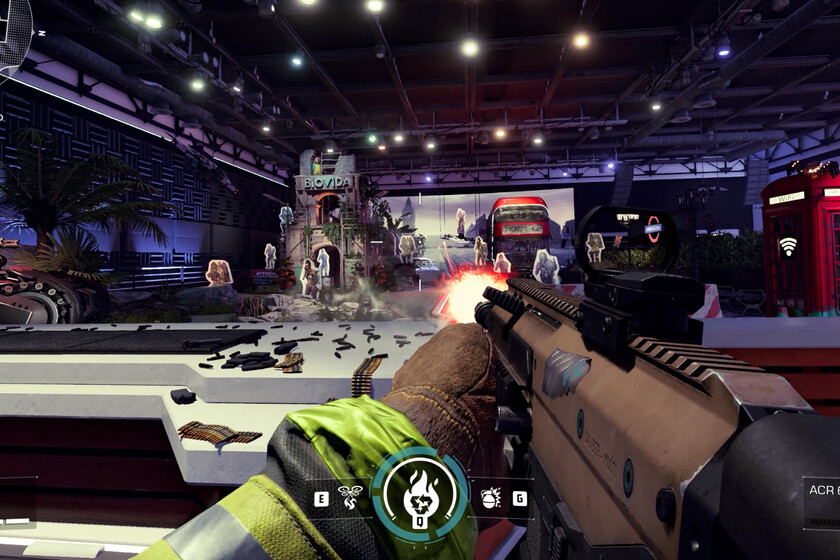Select the recon drone gadget icon
Viewport: 840px width, 560px height.
[x=351, y=497]
